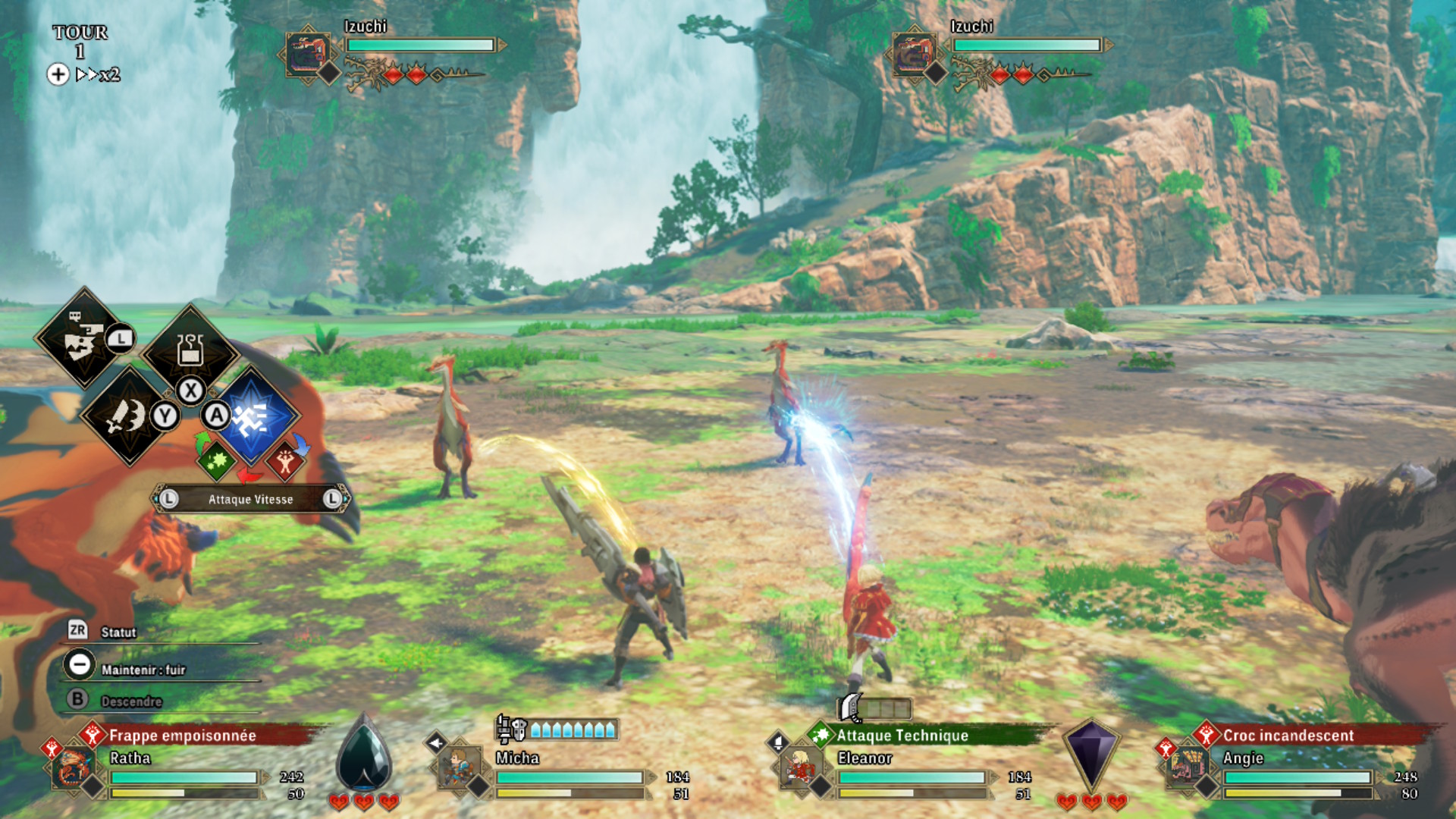This screenshot has height=819, width=1456.
Task: Select Angie's monster portrait
Action: coord(1187,767)
